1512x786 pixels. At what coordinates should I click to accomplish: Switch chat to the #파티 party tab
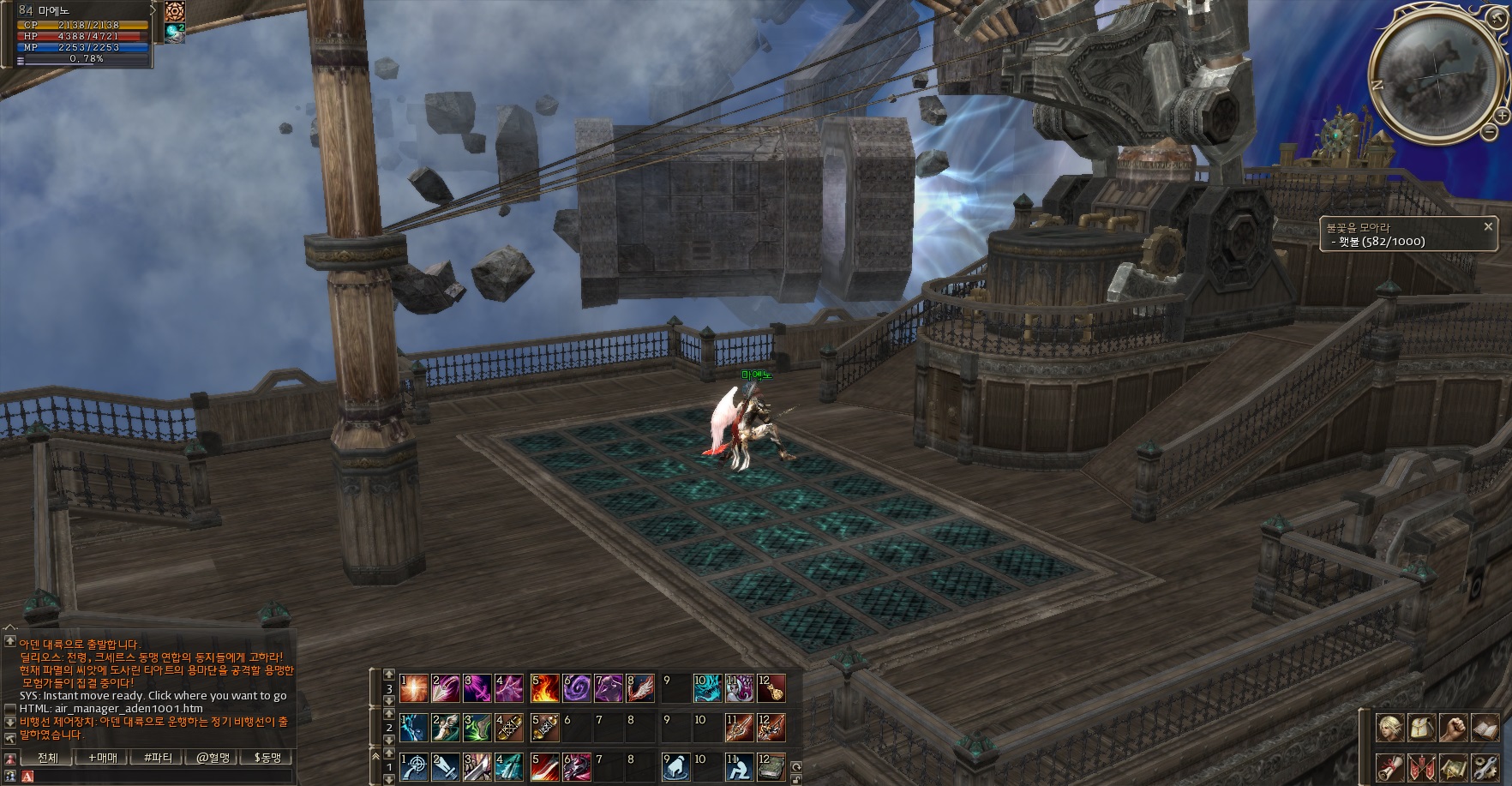click(158, 758)
